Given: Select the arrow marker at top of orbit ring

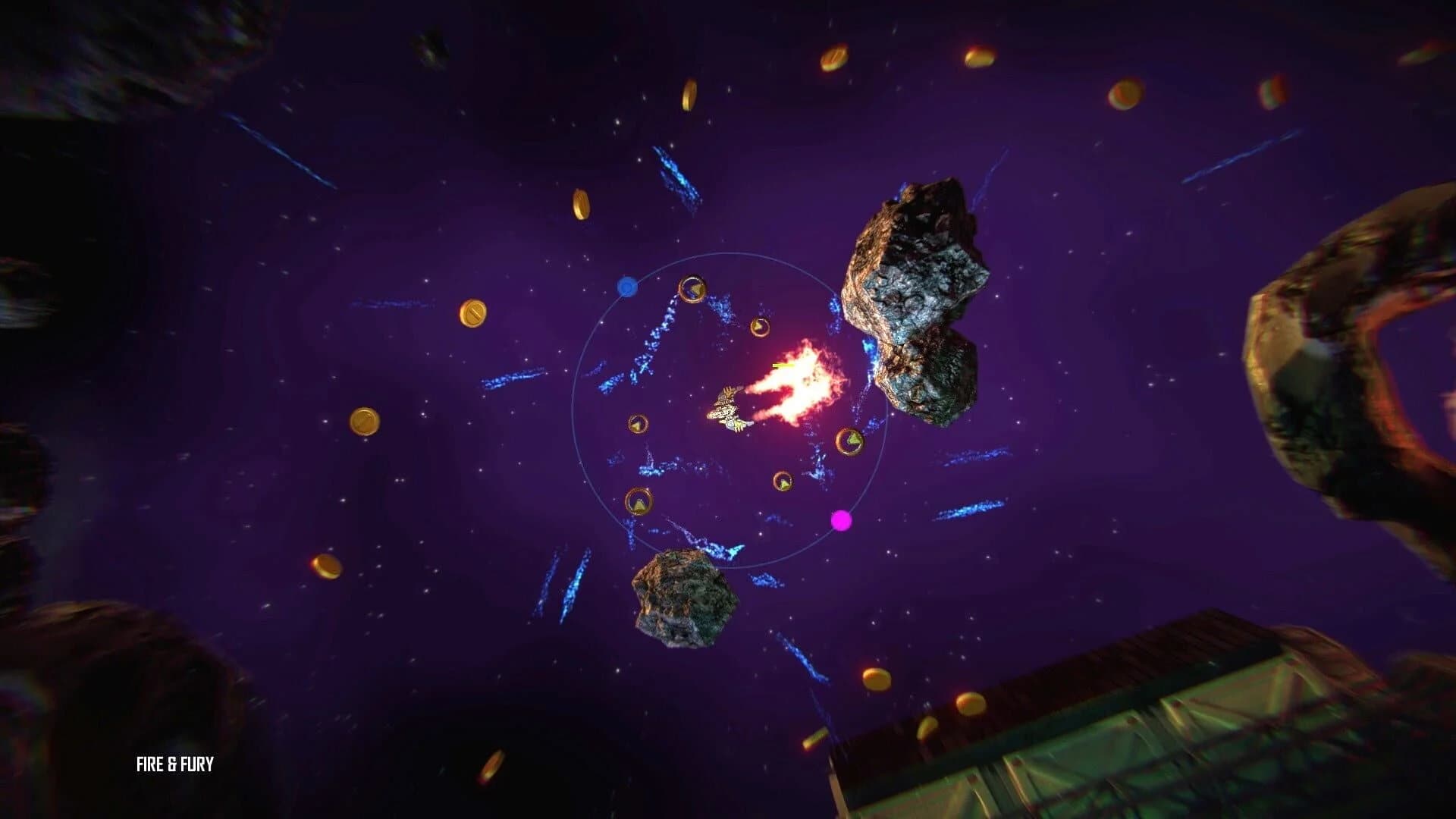Looking at the screenshot, I should tap(692, 289).
